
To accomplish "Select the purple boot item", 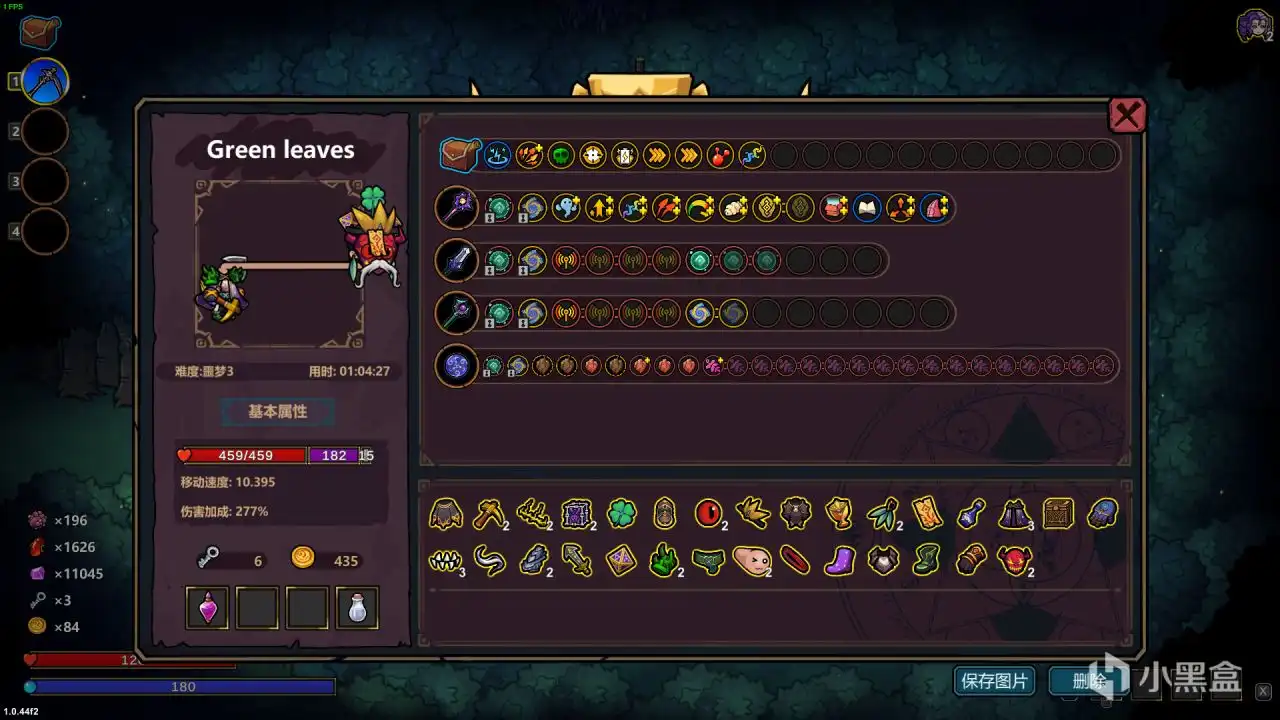I will [839, 561].
